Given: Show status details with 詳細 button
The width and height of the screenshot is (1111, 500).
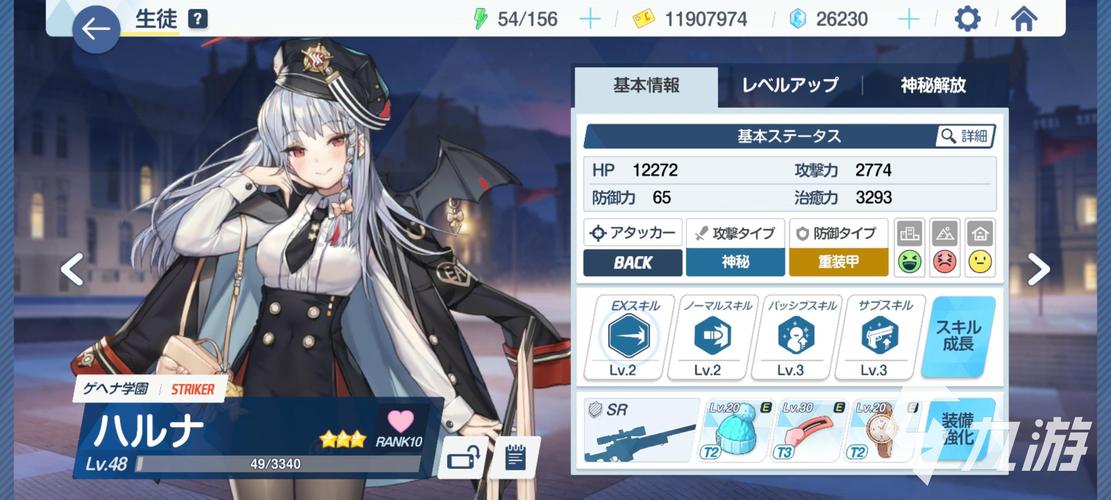Looking at the screenshot, I should pos(966,136).
